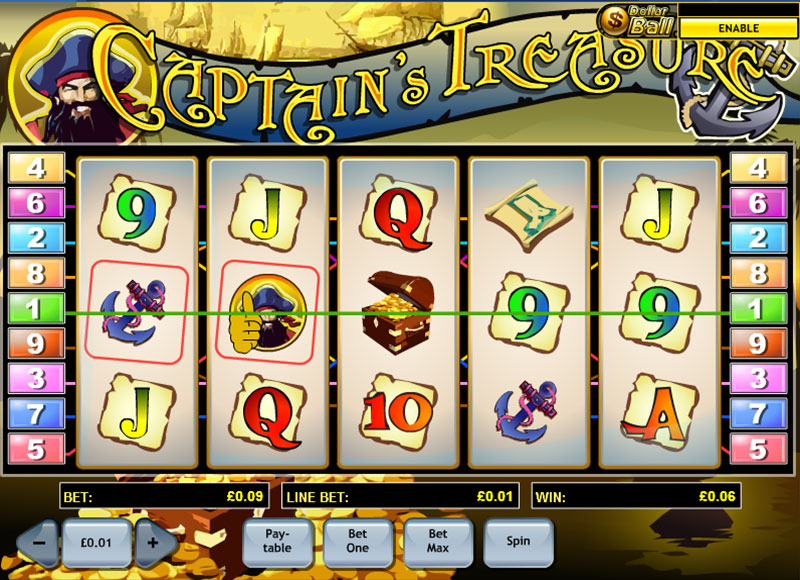800x580 pixels.
Task: Spin the reels
Action: (518, 541)
